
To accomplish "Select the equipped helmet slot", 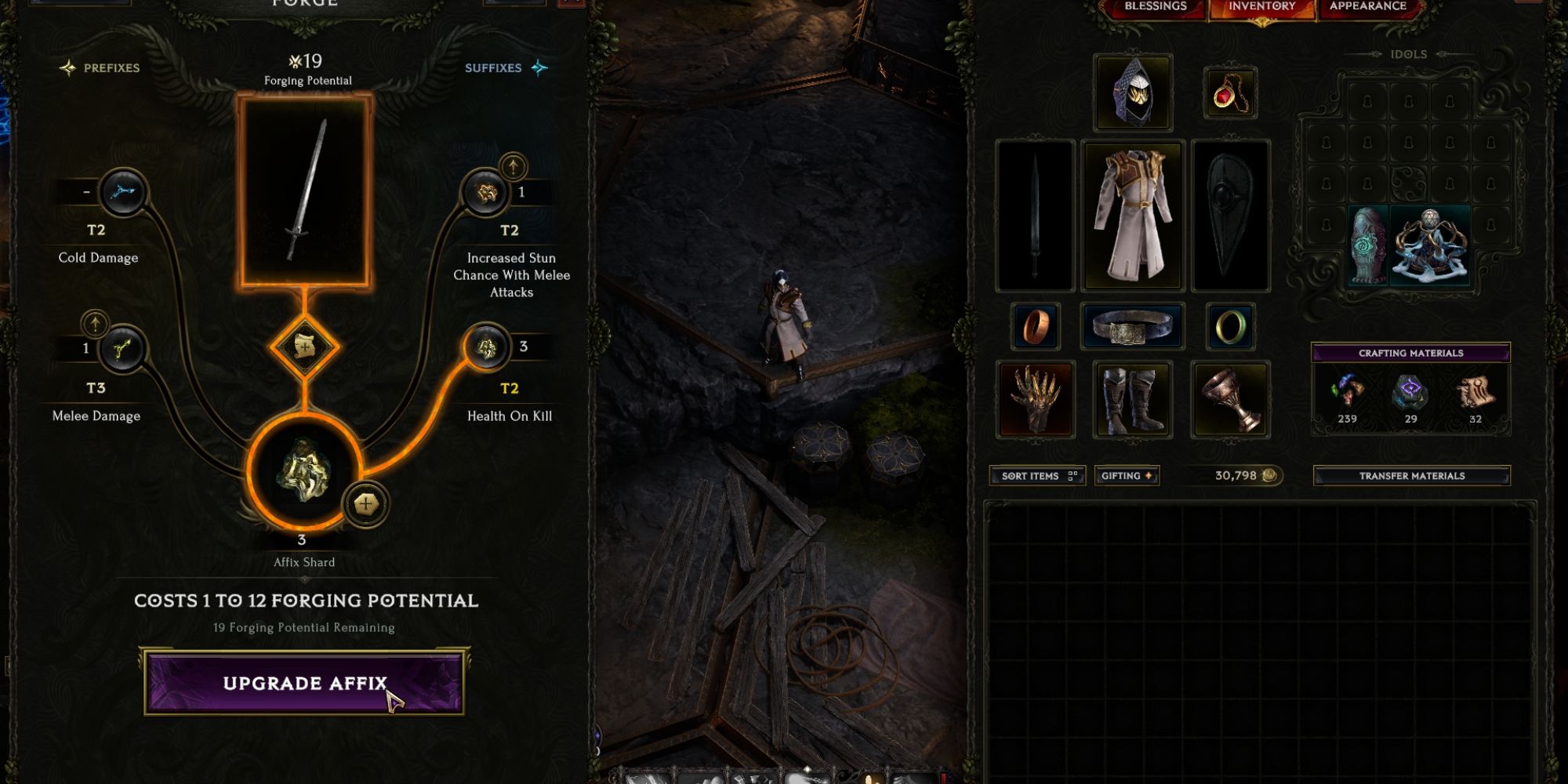I will (x=1133, y=93).
